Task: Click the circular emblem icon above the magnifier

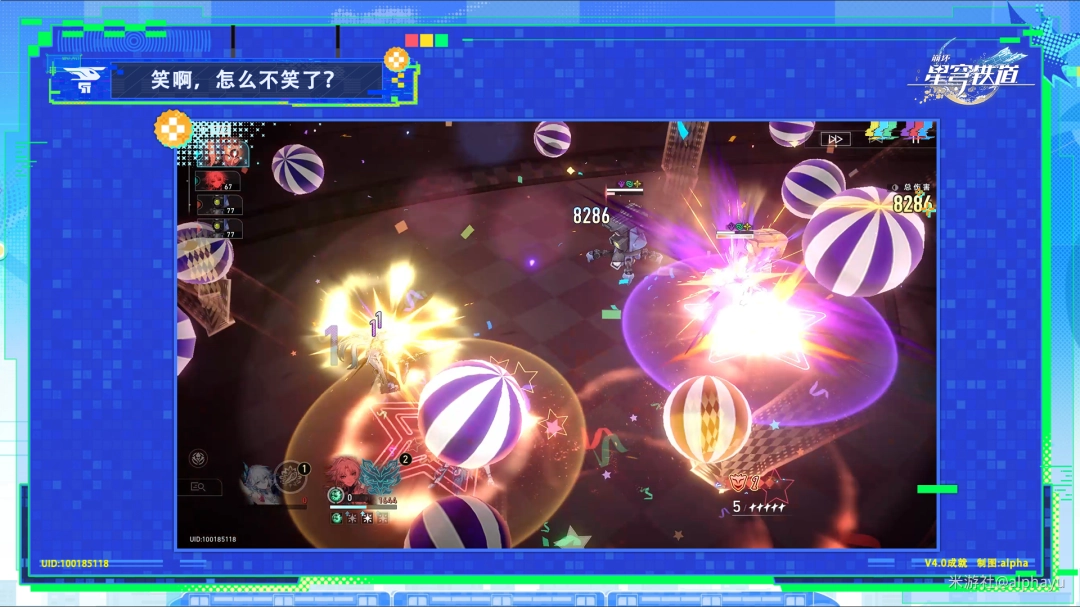Action: tap(199, 458)
